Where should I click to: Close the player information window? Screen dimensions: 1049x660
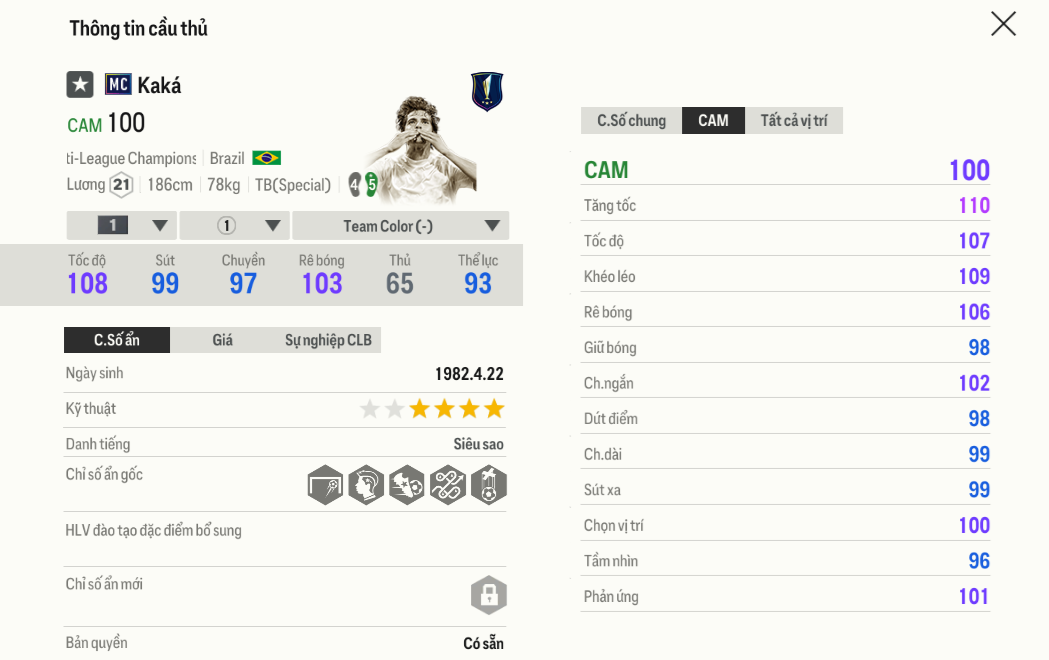1003,24
